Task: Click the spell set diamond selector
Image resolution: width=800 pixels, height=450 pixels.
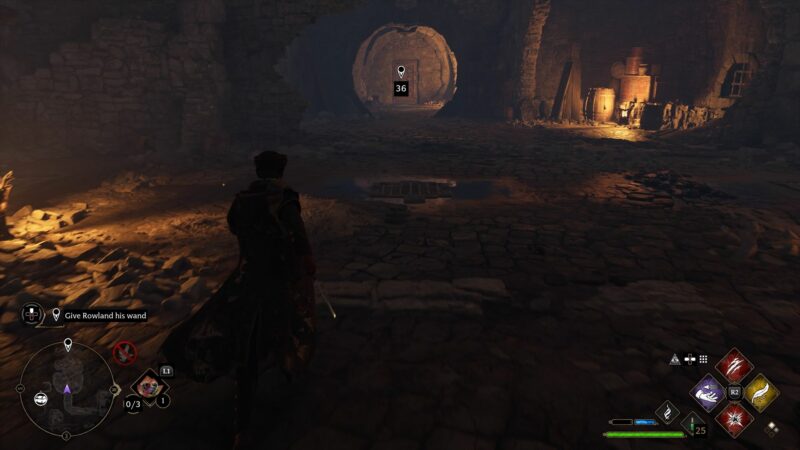Action: pos(770,428)
